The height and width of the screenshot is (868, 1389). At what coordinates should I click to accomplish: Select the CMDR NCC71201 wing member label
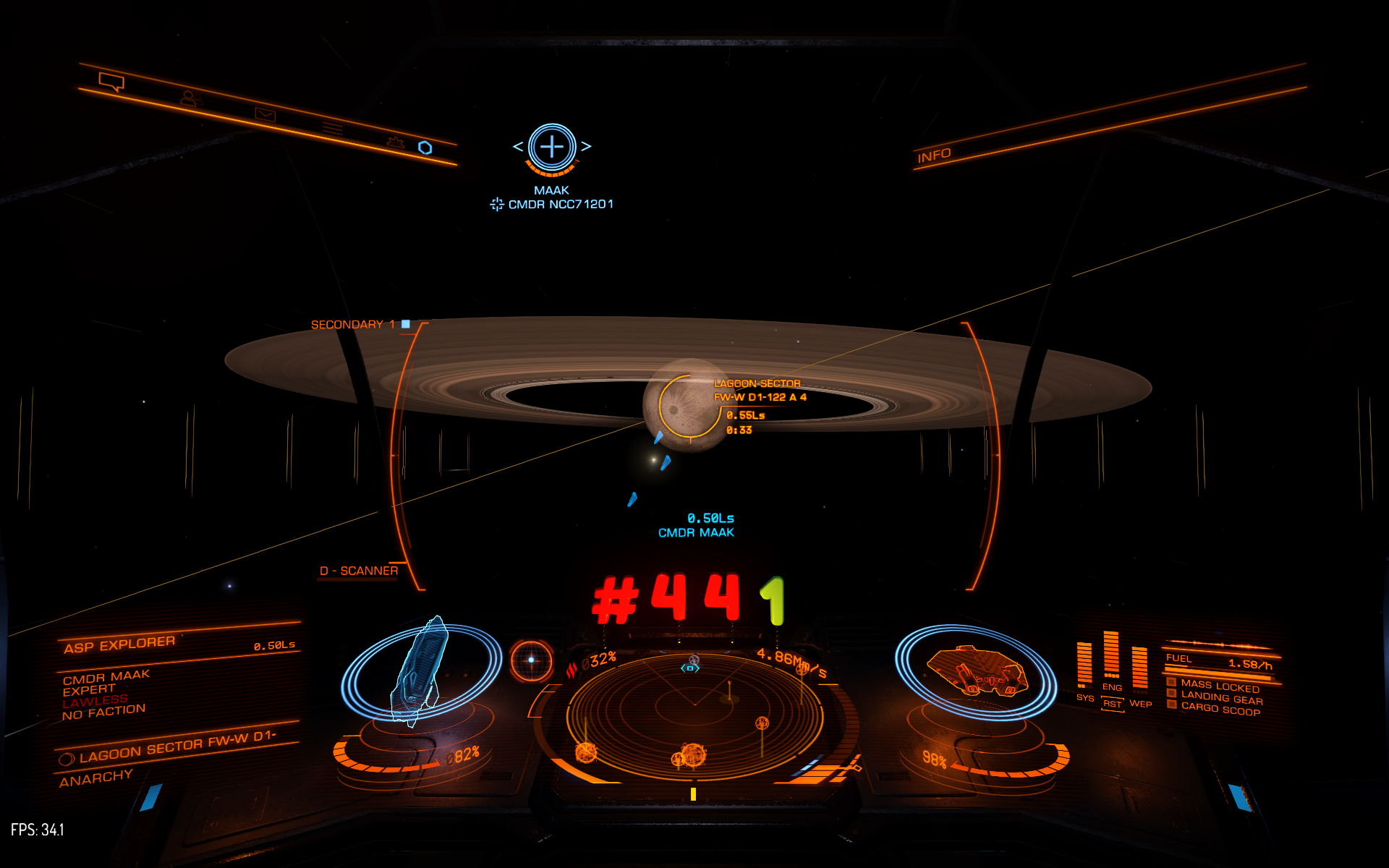(x=560, y=205)
